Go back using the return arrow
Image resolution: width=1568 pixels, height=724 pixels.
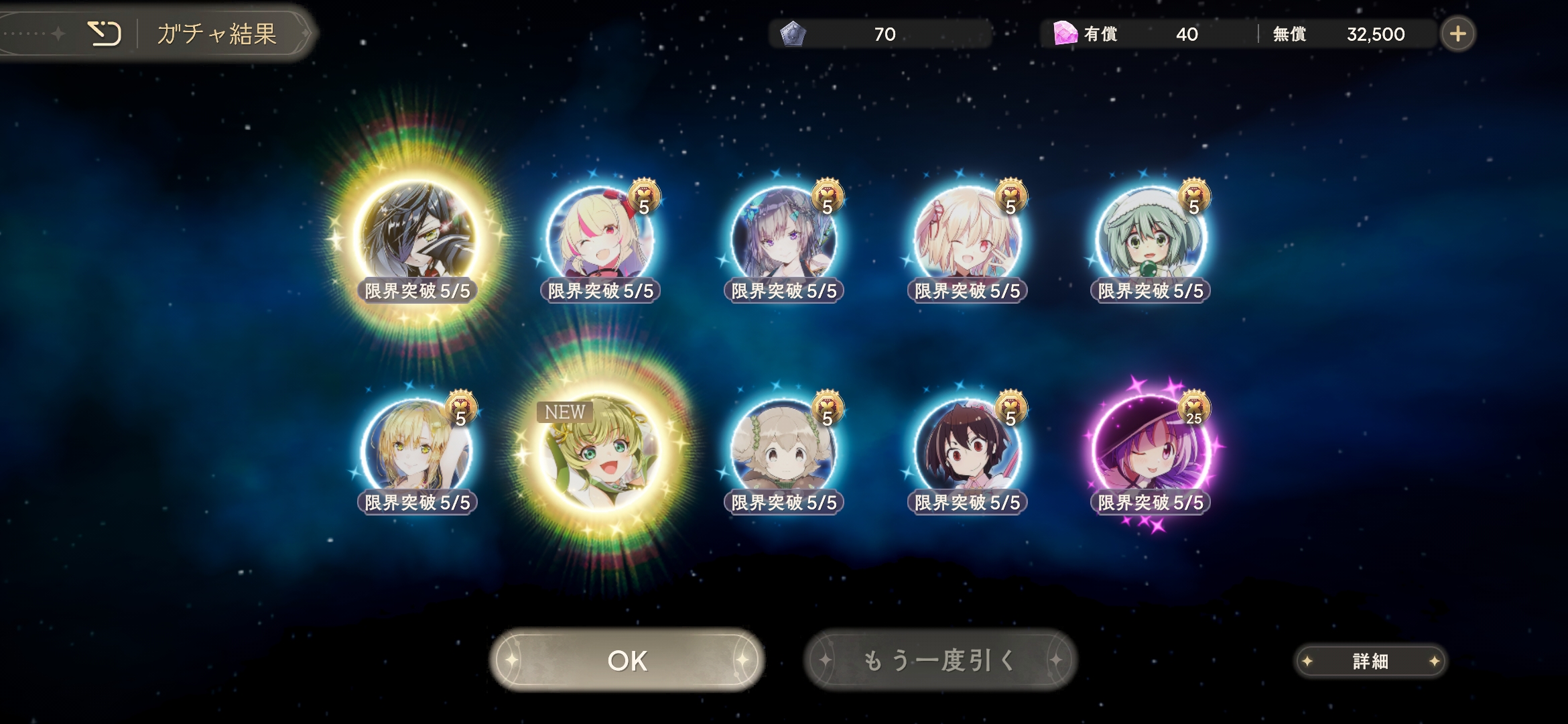pos(105,34)
